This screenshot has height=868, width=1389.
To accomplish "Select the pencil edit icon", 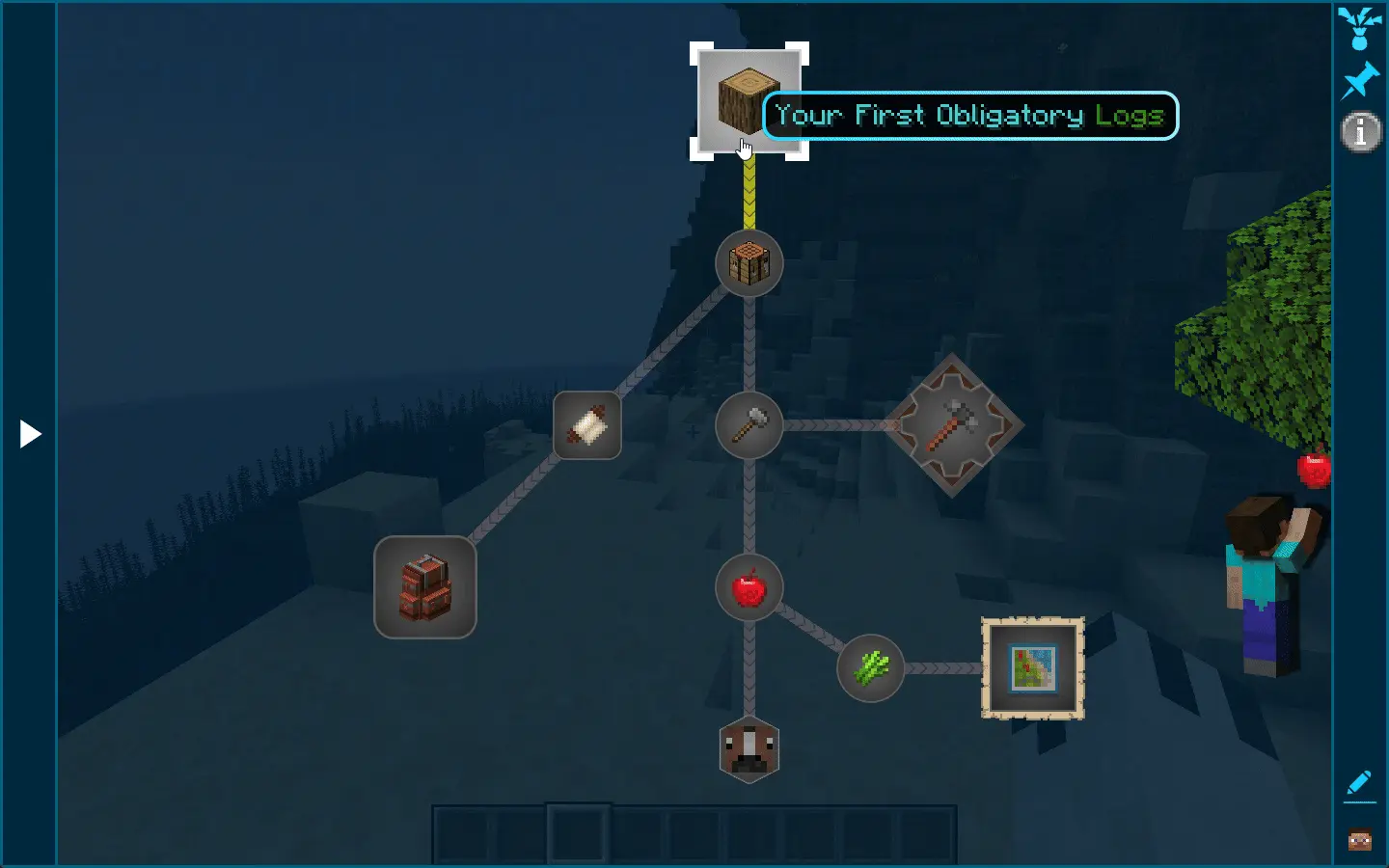I will pyautogui.click(x=1360, y=783).
